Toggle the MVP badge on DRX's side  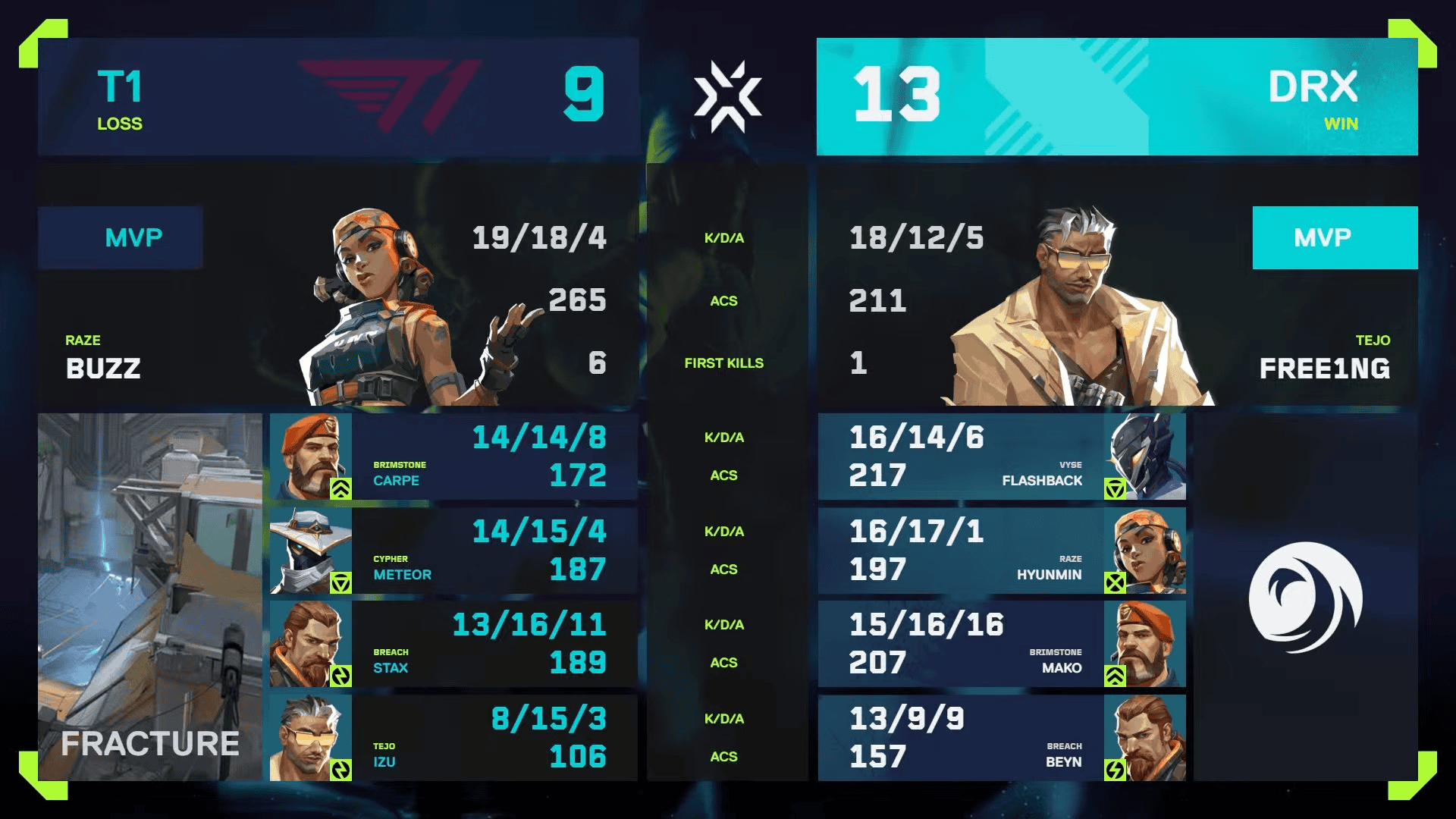(x=1335, y=237)
